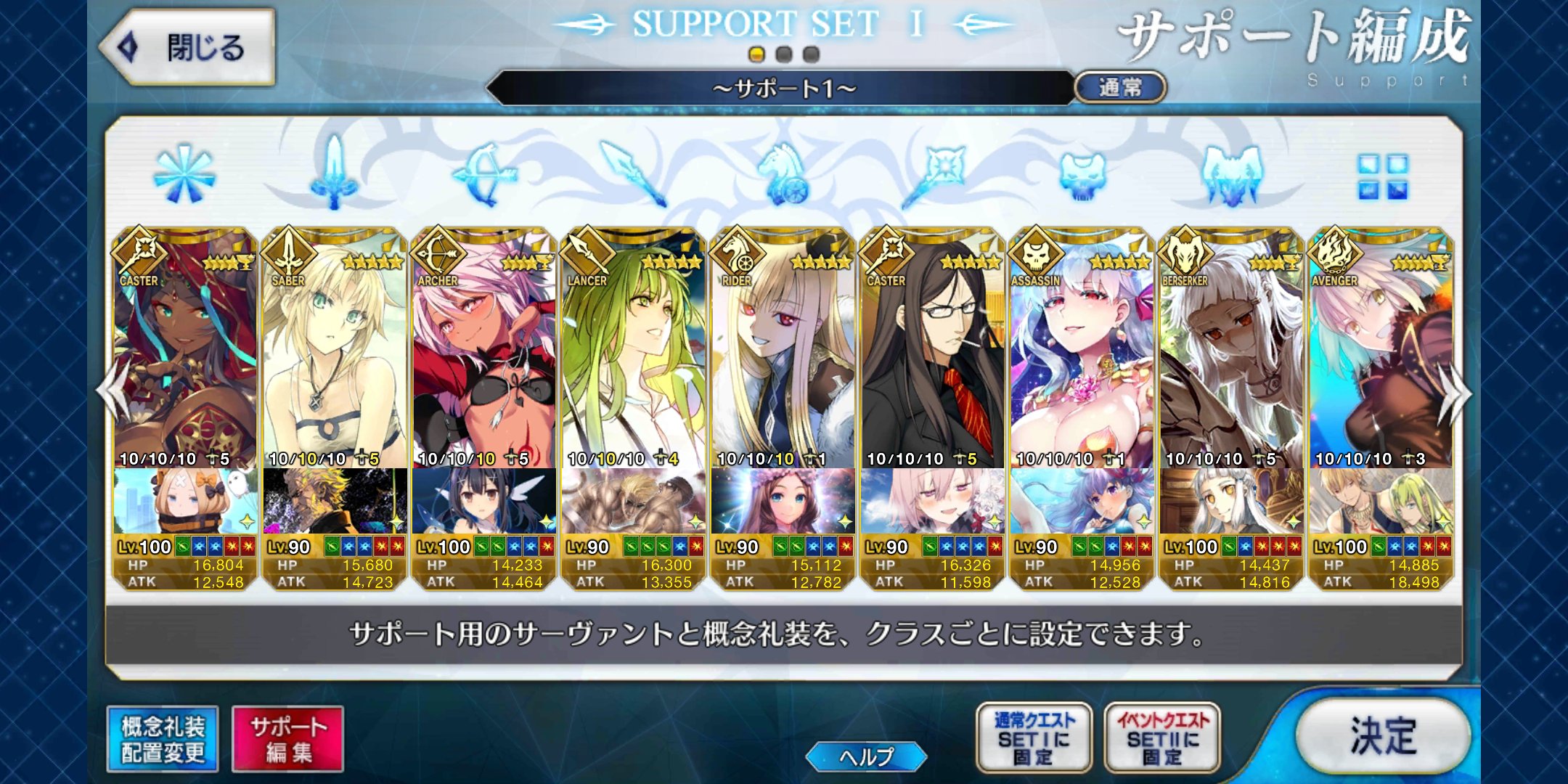The image size is (1568, 784).
Task: Choose the red-hooded Caster in the All slot
Action: [185, 348]
